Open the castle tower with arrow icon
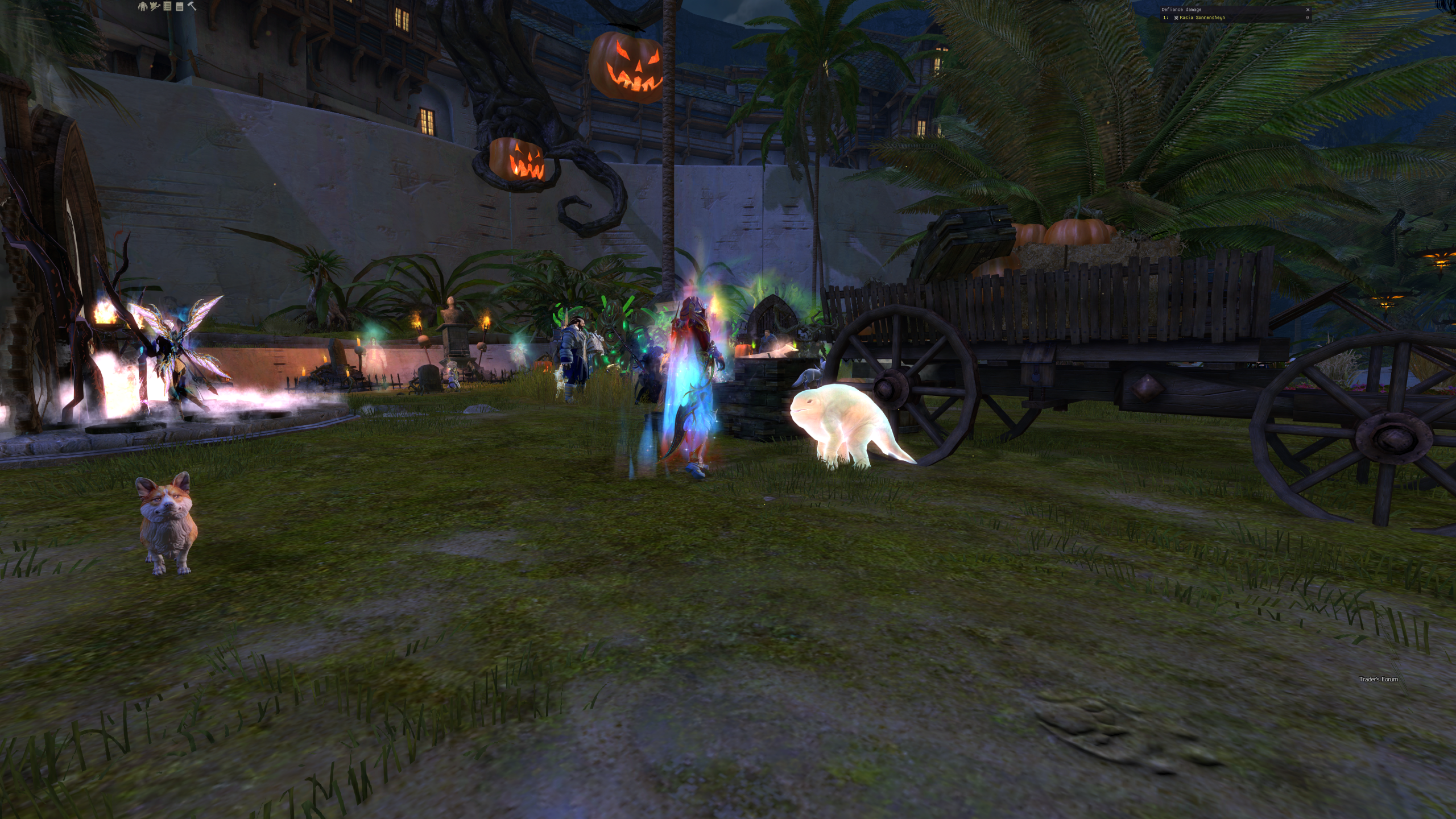Viewport: 1456px width, 819px height. tap(154, 6)
